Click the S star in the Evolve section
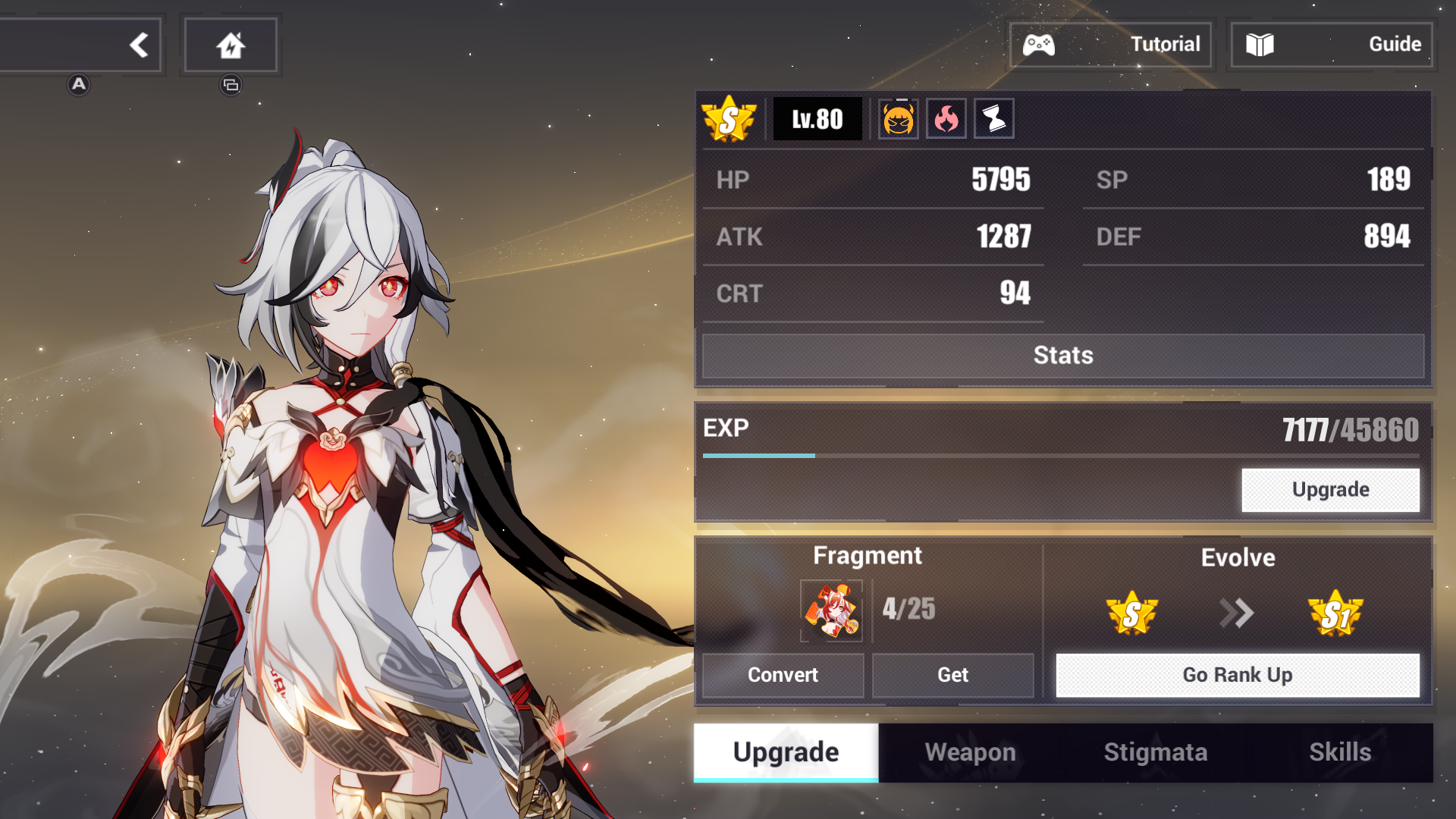1456x819 pixels. coord(1132,614)
